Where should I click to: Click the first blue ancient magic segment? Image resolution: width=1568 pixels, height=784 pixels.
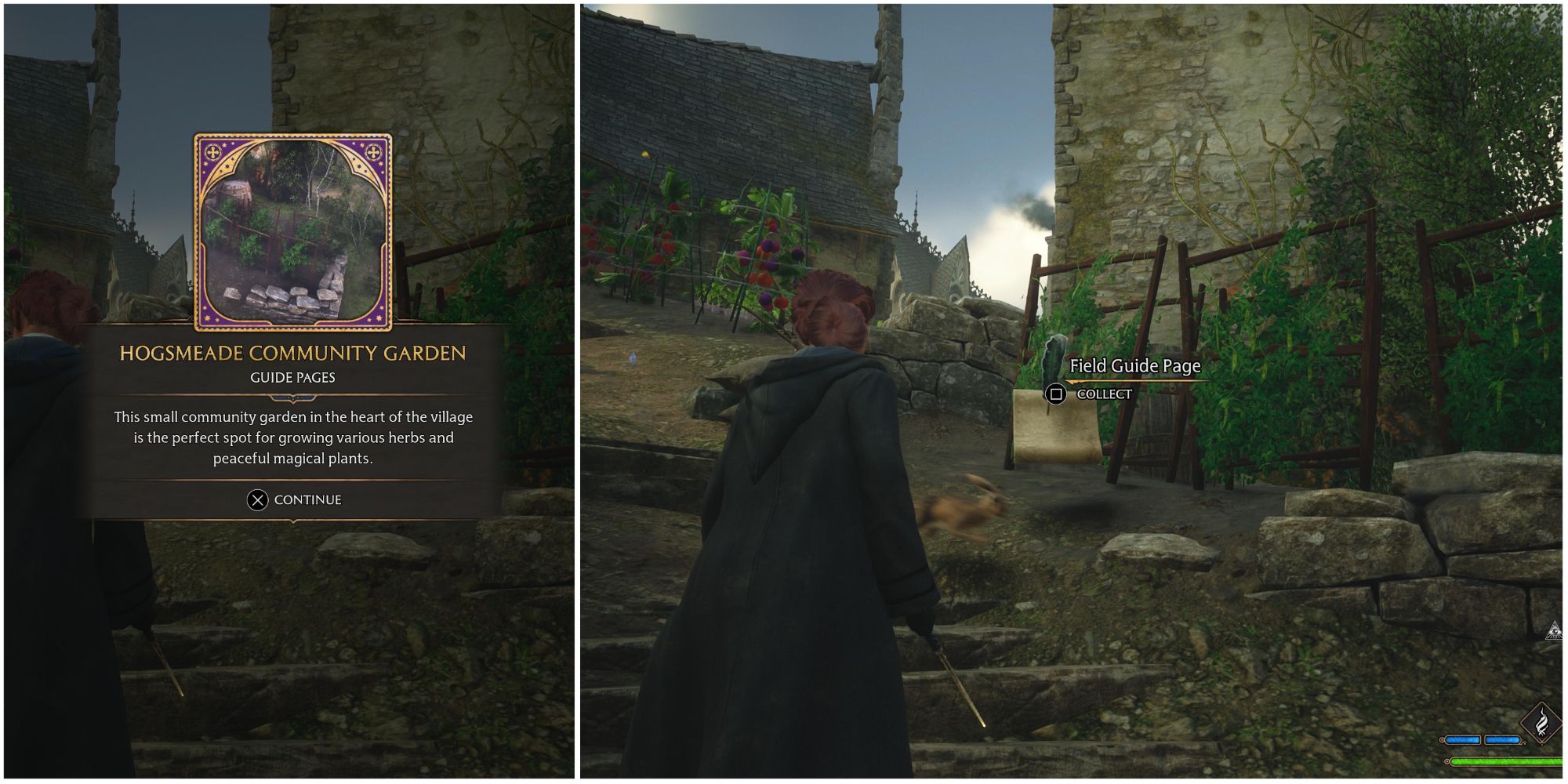pyautogui.click(x=1462, y=740)
